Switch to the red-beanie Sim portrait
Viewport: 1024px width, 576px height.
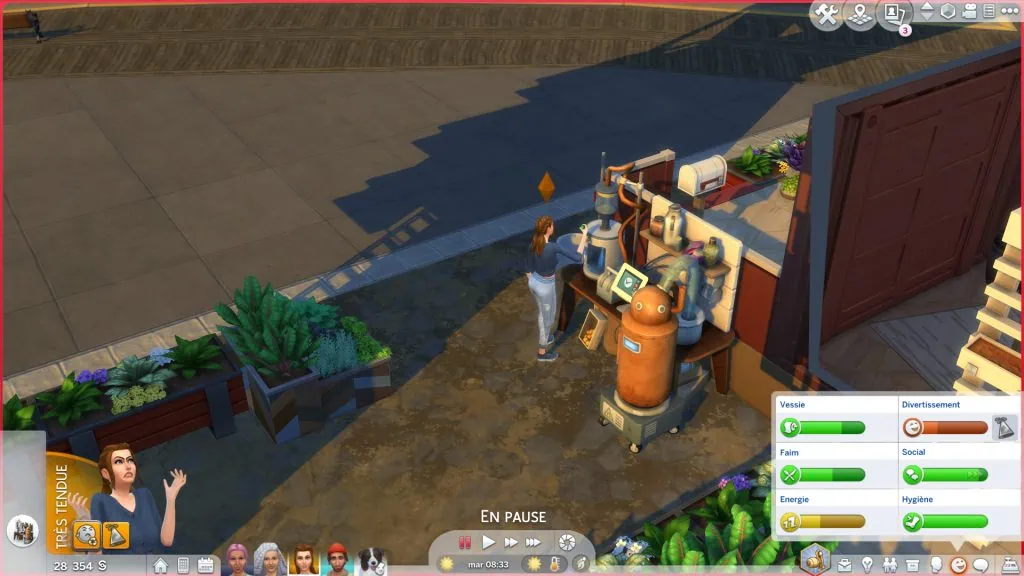[x=338, y=559]
